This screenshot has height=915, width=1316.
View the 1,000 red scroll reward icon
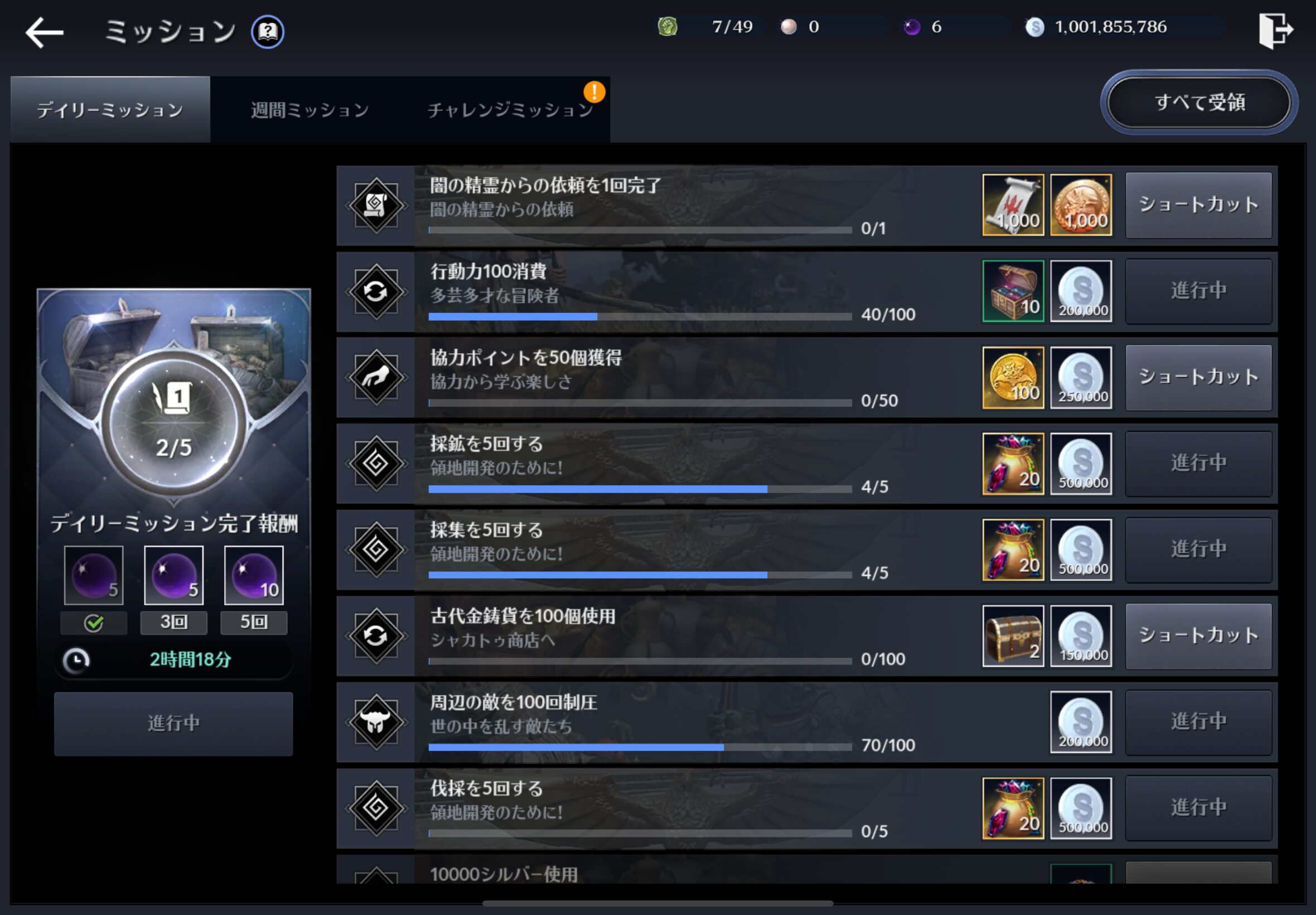1013,205
